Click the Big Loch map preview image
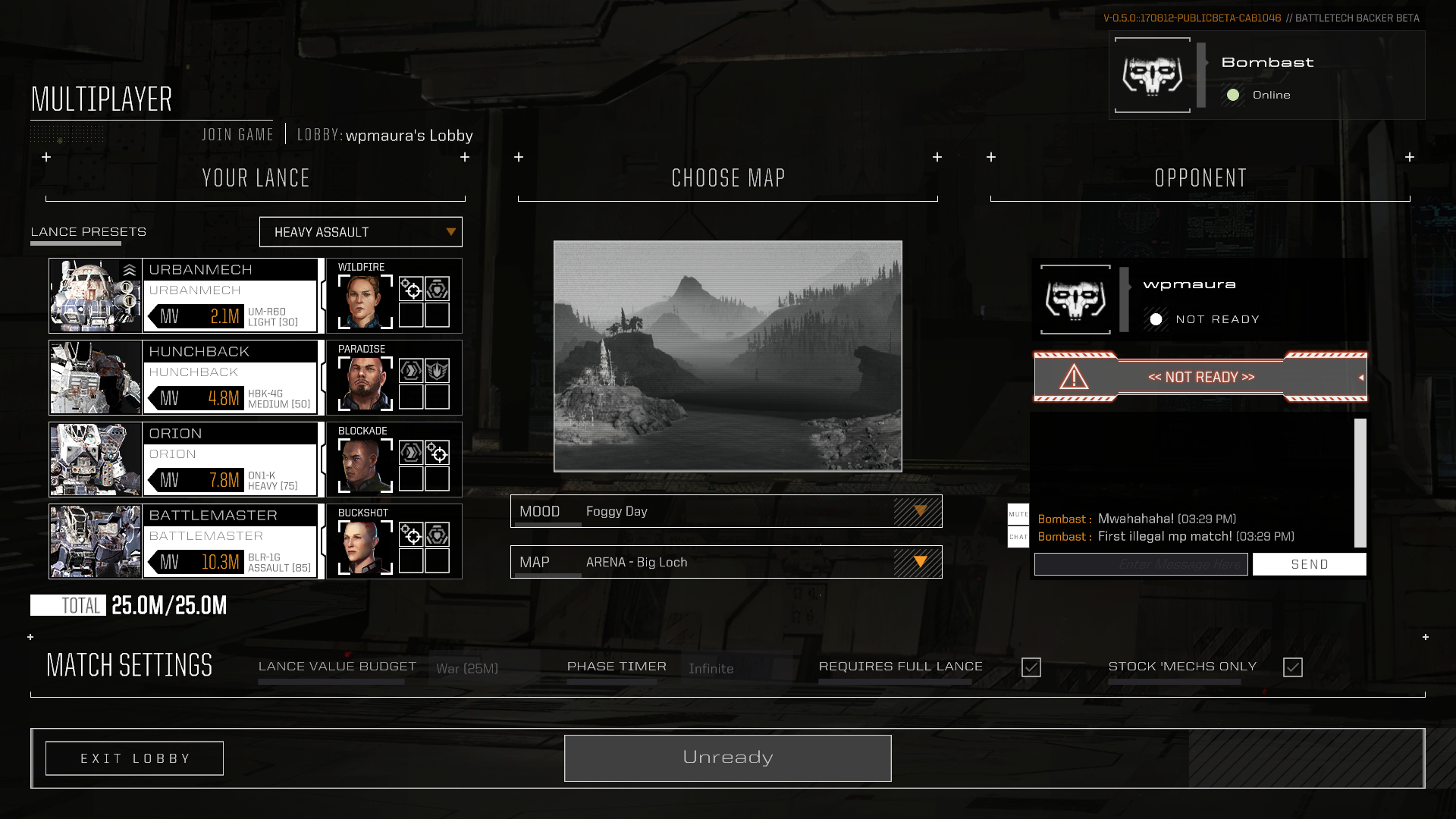 pyautogui.click(x=727, y=356)
